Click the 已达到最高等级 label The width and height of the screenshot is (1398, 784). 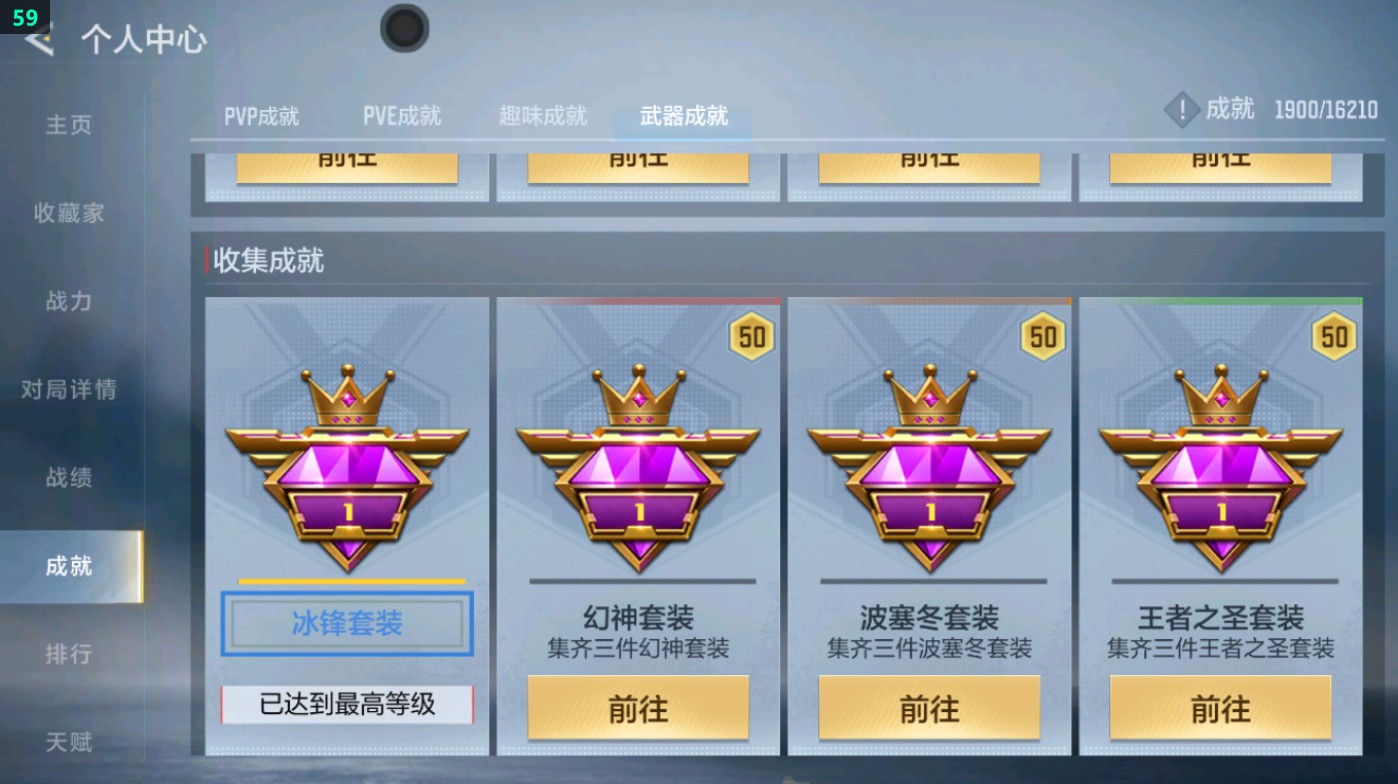click(x=346, y=705)
